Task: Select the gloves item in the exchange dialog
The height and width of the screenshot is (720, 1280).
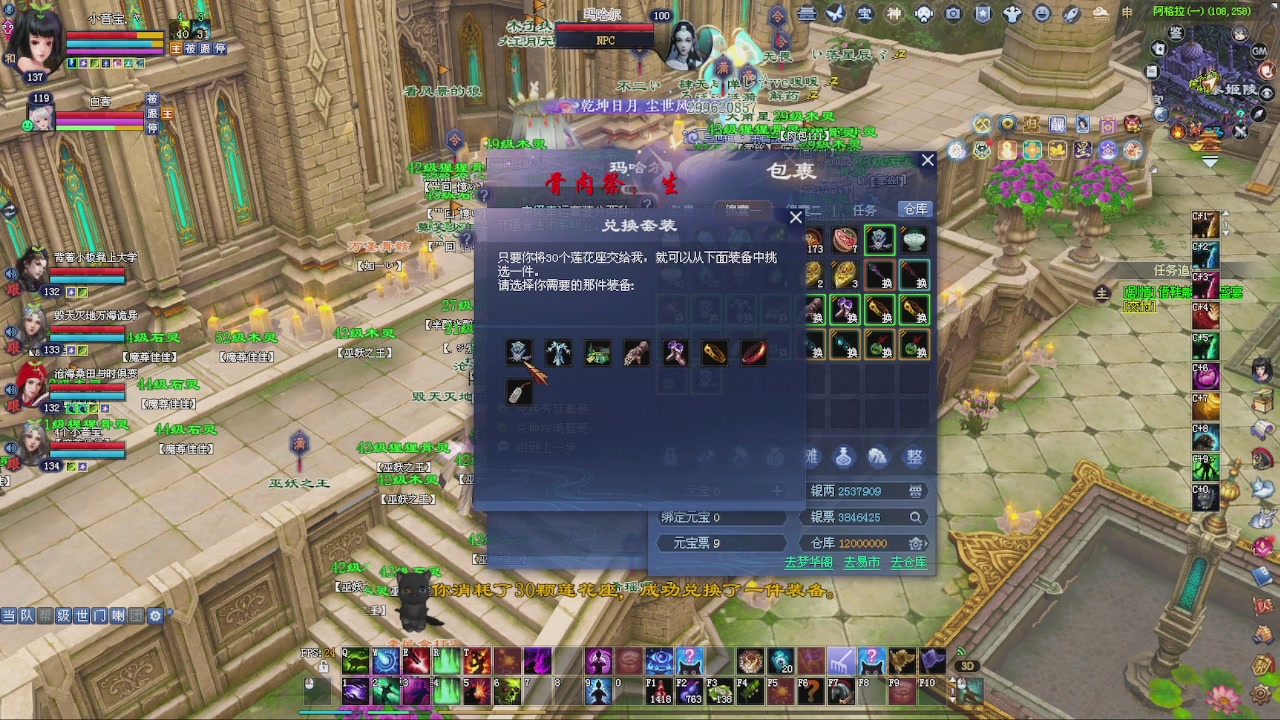Action: pyautogui.click(x=636, y=352)
